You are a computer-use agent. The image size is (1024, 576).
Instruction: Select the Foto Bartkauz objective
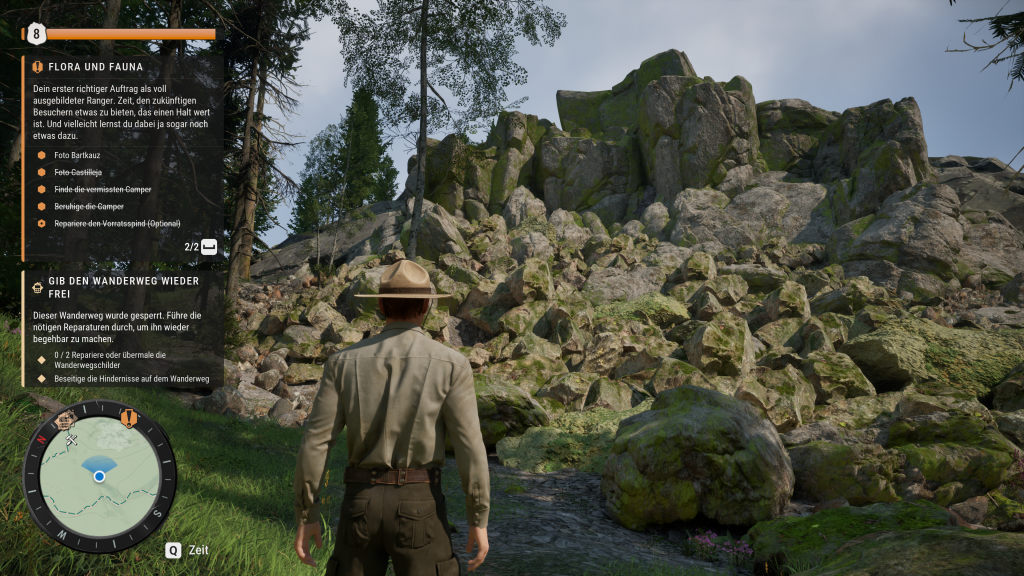click(76, 155)
